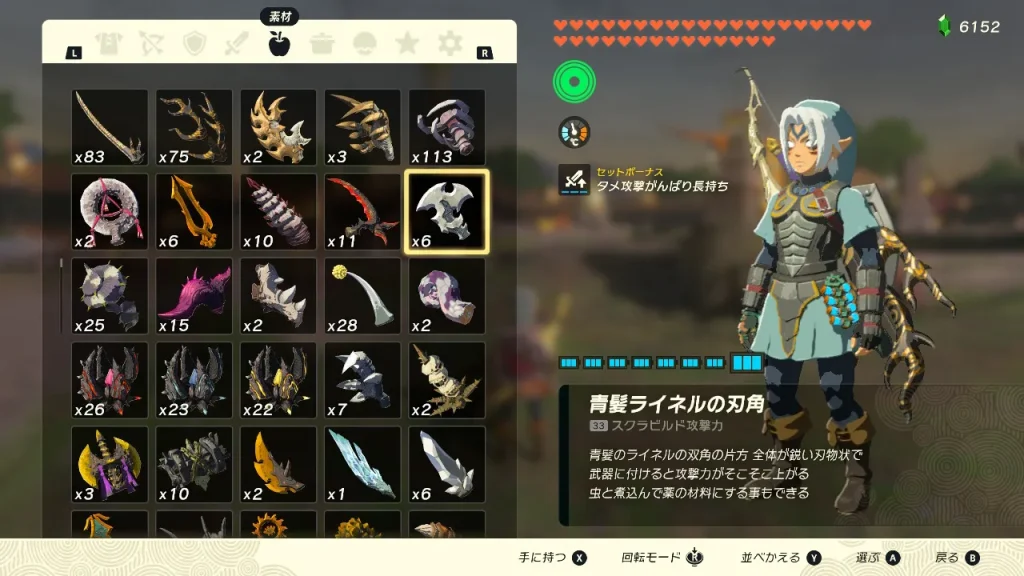The width and height of the screenshot is (1024, 576).
Task: Switch to the gear system tab
Action: (x=450, y=43)
